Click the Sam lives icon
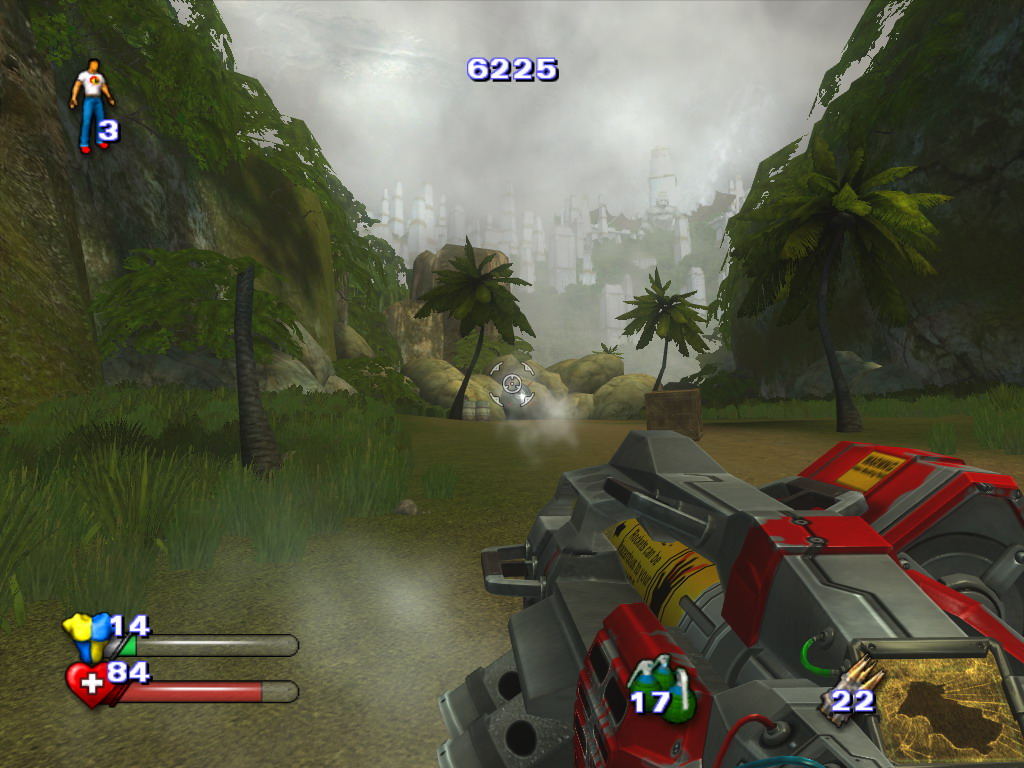The height and width of the screenshot is (768, 1024). [x=91, y=104]
